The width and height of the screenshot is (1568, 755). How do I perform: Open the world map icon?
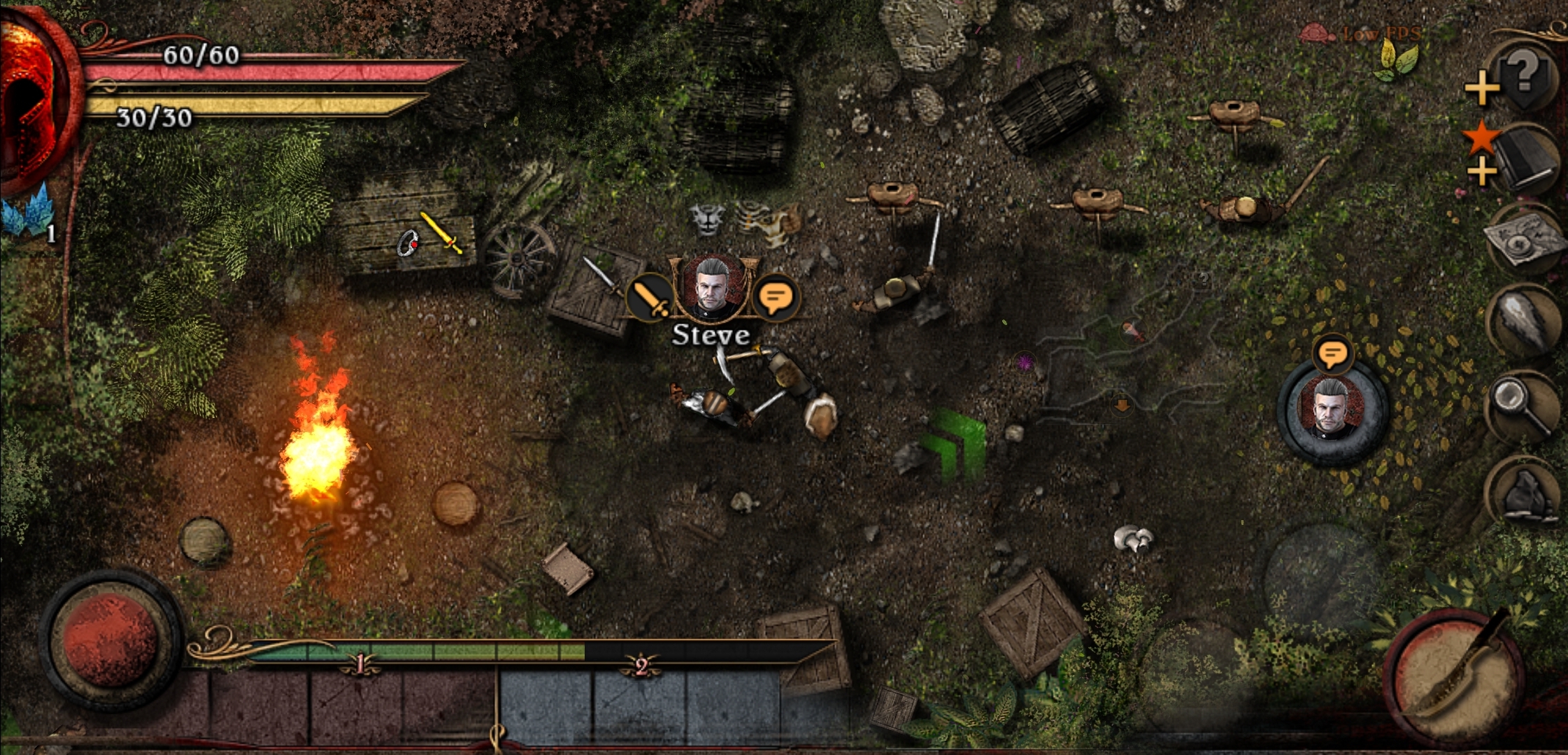tap(1526, 241)
